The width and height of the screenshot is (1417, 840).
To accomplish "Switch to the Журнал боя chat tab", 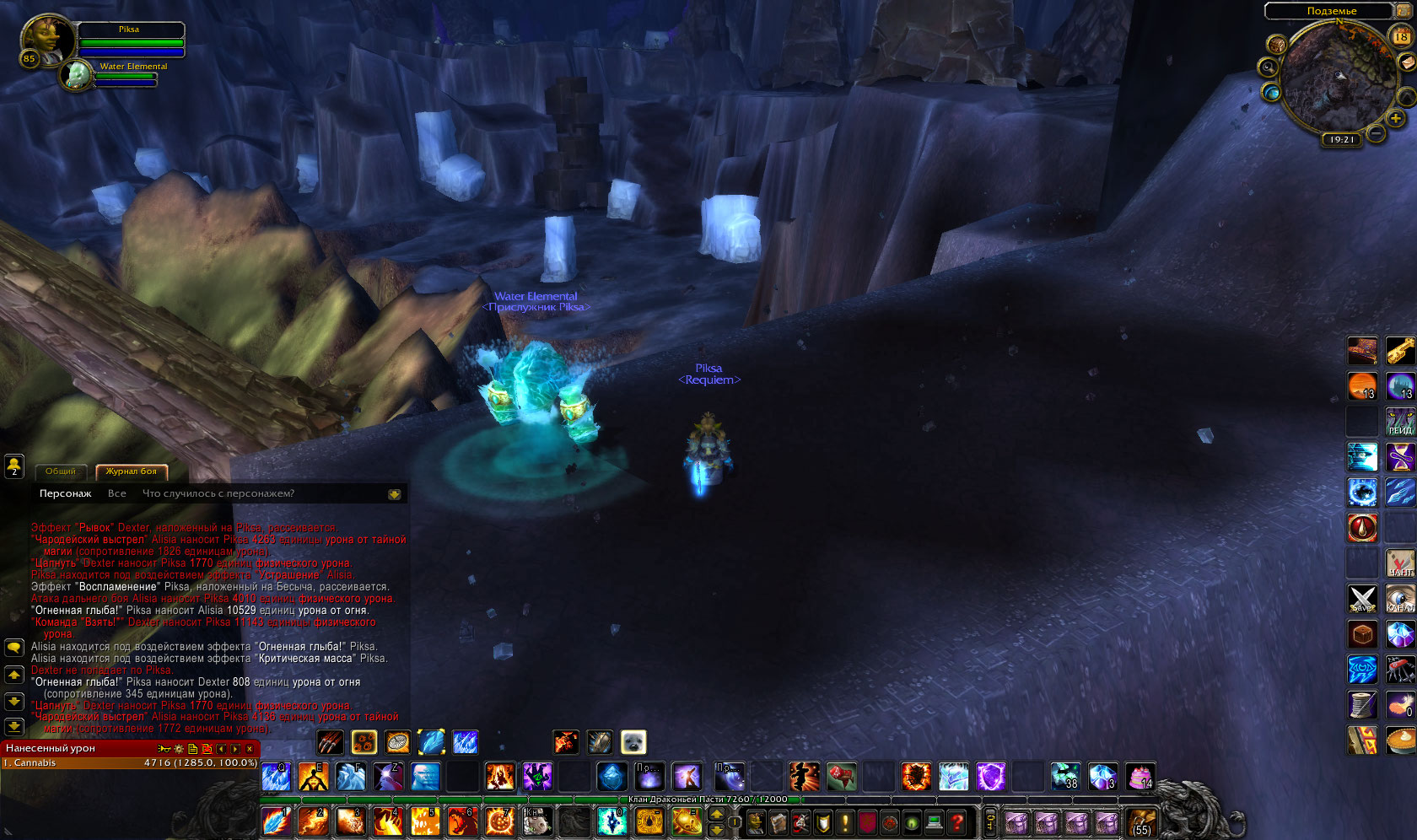I will (131, 471).
